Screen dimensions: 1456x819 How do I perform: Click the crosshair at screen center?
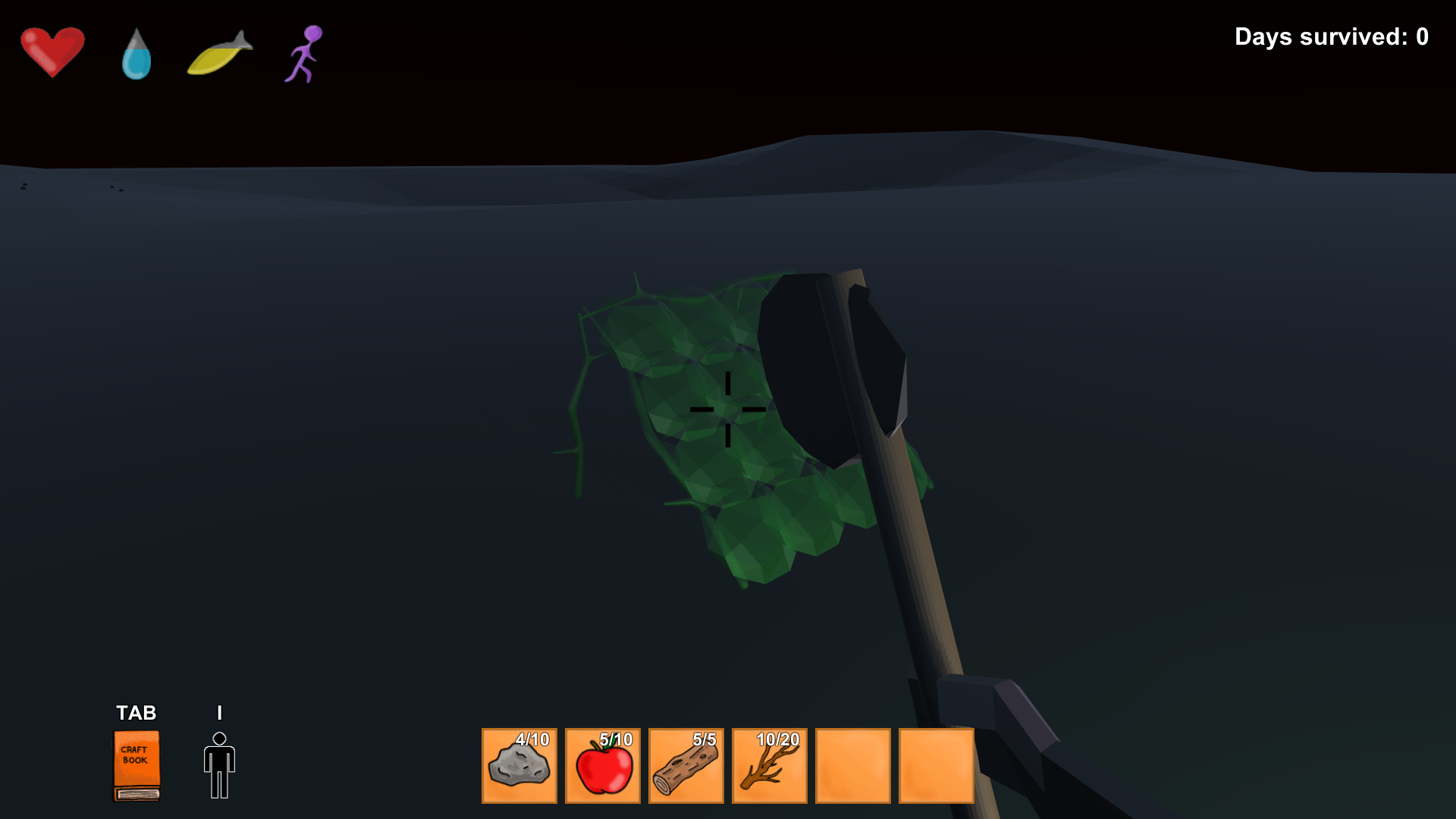(x=726, y=409)
